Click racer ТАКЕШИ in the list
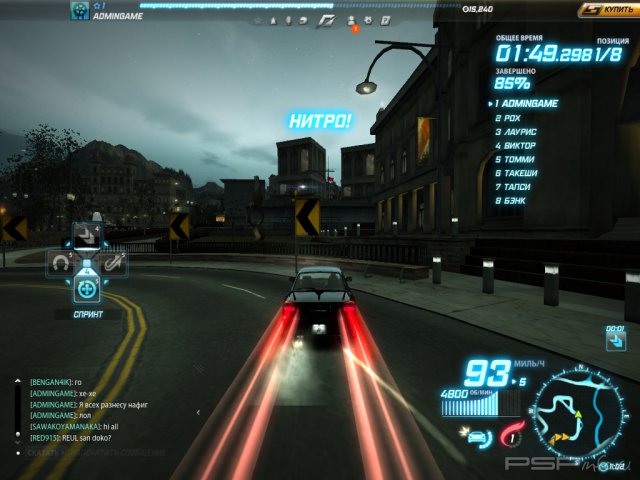 [x=522, y=174]
